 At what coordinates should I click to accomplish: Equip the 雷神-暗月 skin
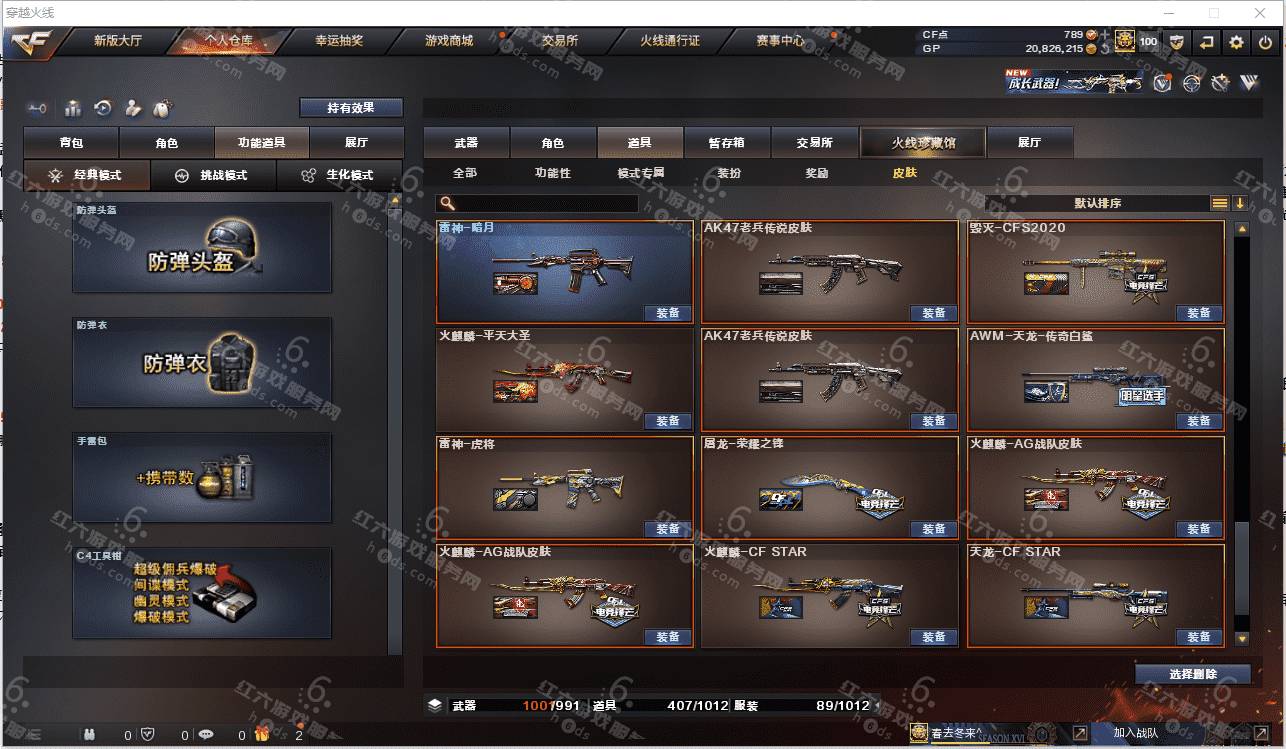(x=668, y=313)
